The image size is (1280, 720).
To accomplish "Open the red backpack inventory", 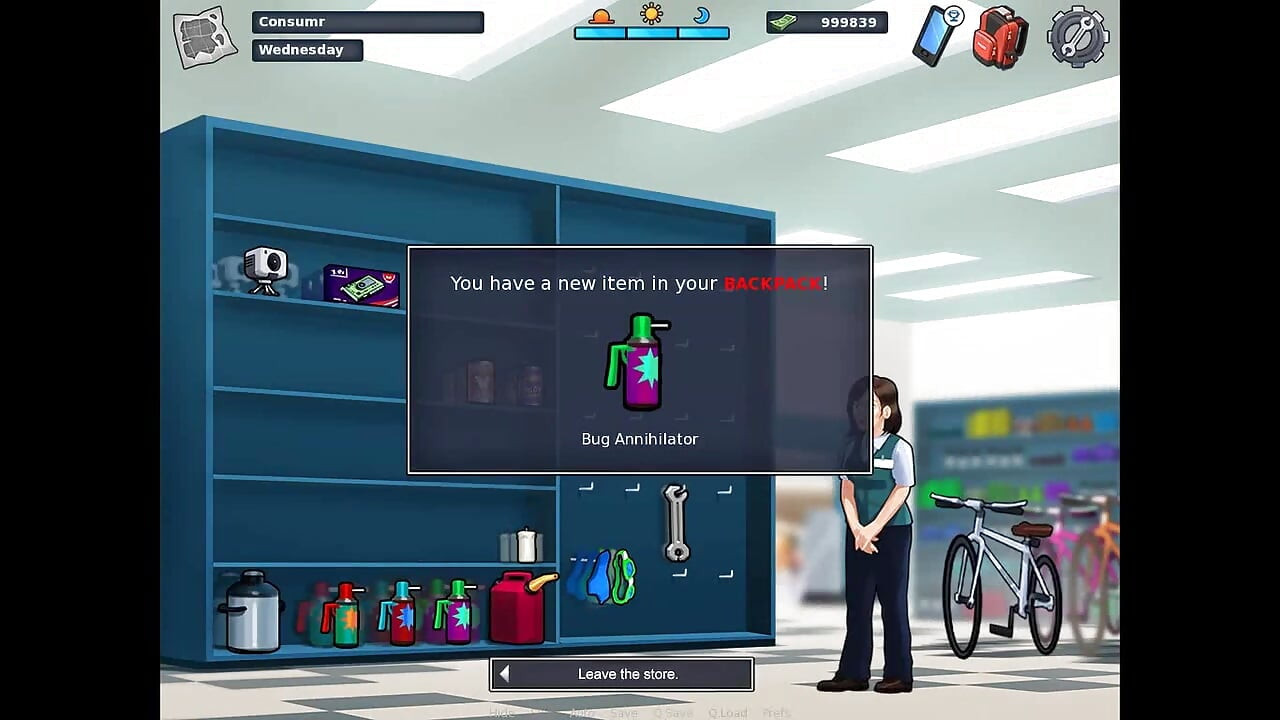I will click(x=1000, y=38).
